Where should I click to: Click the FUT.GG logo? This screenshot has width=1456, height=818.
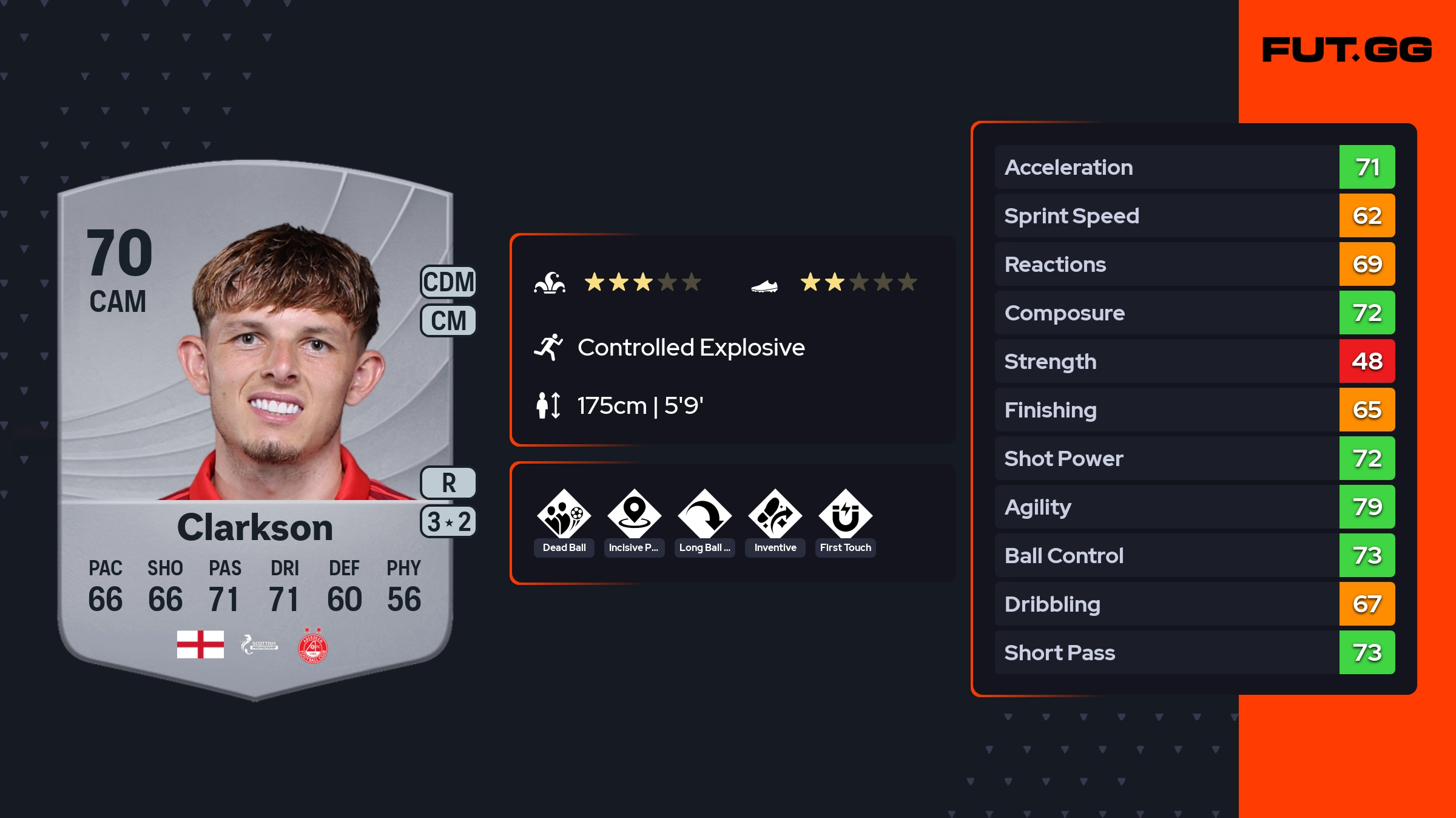tap(1347, 50)
